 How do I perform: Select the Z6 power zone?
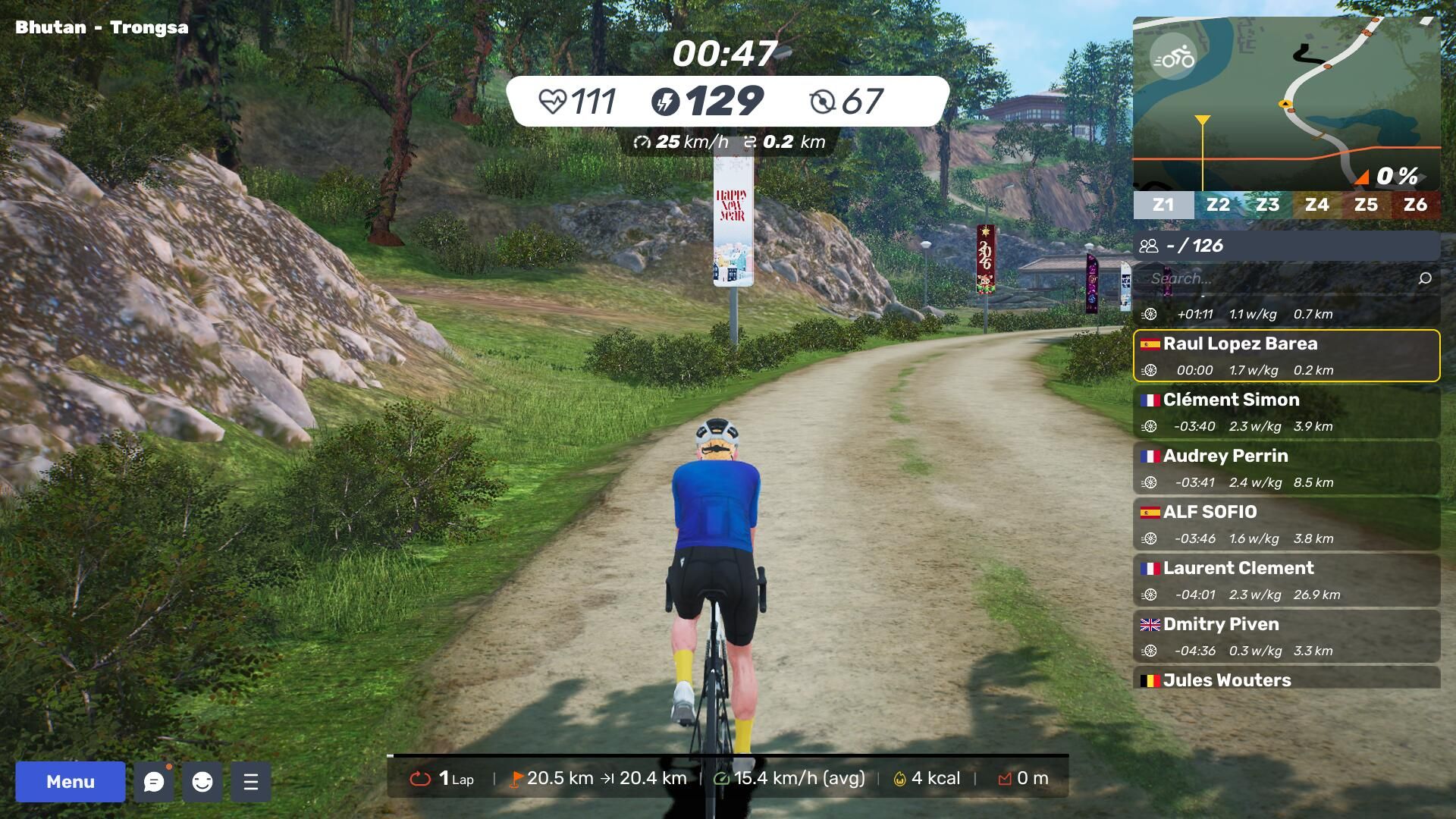point(1415,205)
